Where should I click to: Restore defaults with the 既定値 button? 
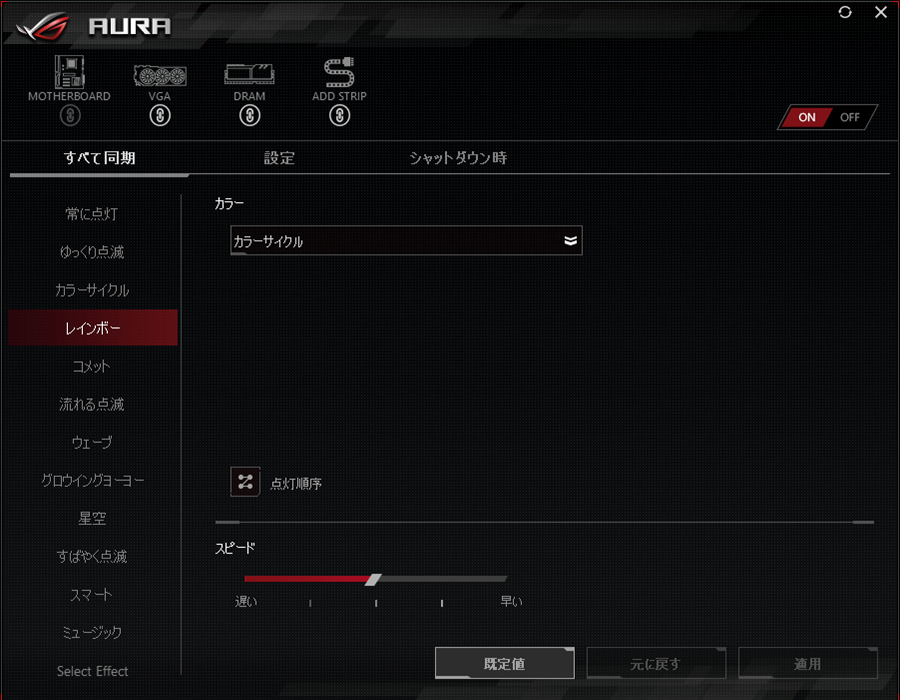pos(505,664)
